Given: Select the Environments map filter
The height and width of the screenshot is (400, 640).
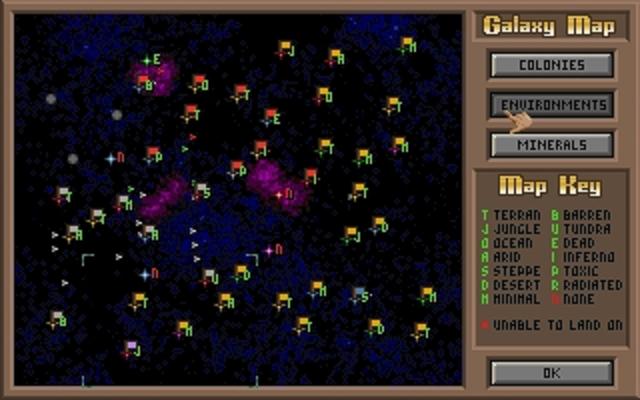Looking at the screenshot, I should coord(551,104).
